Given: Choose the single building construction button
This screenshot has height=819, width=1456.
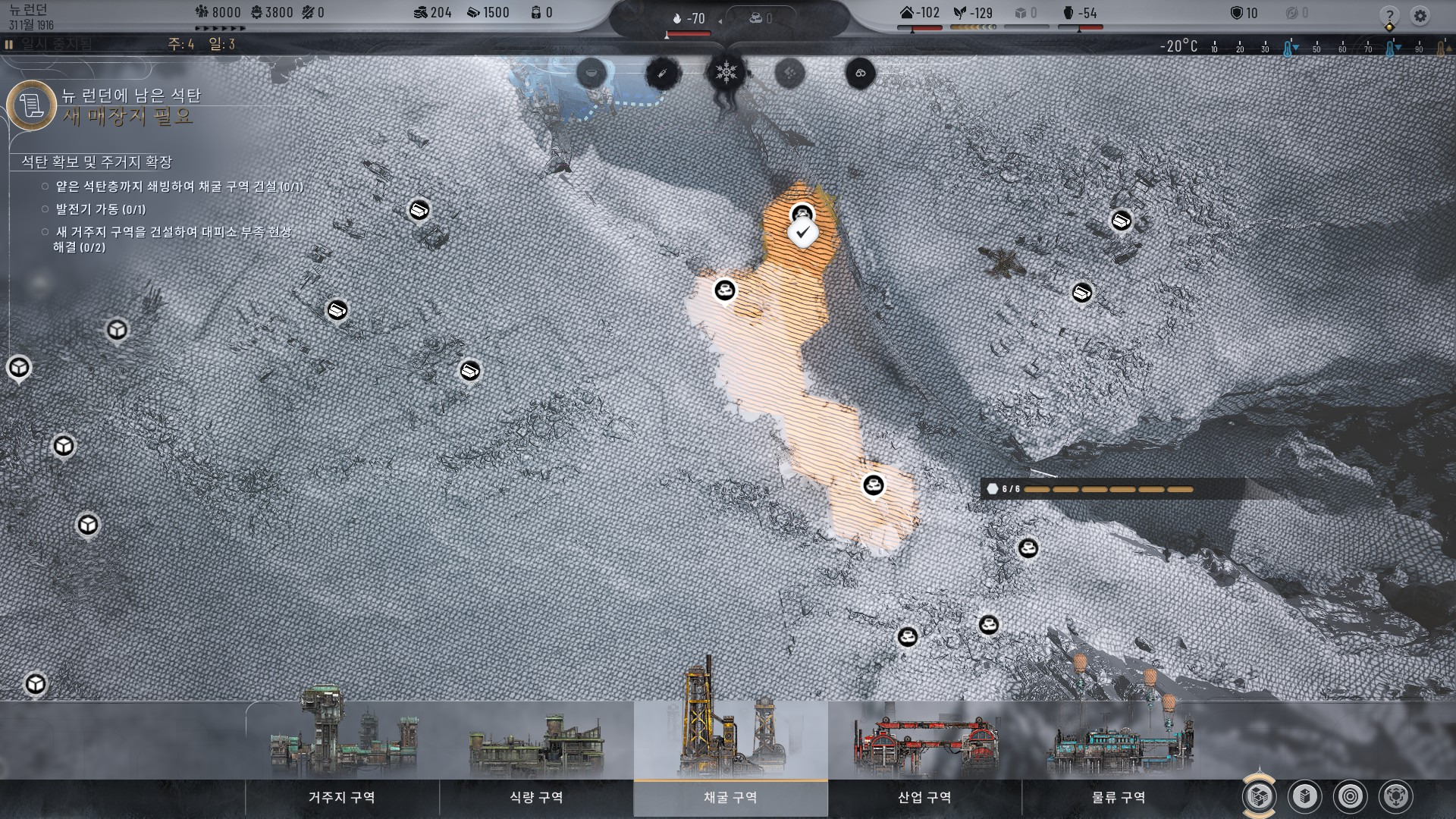Looking at the screenshot, I should click(x=1304, y=796).
